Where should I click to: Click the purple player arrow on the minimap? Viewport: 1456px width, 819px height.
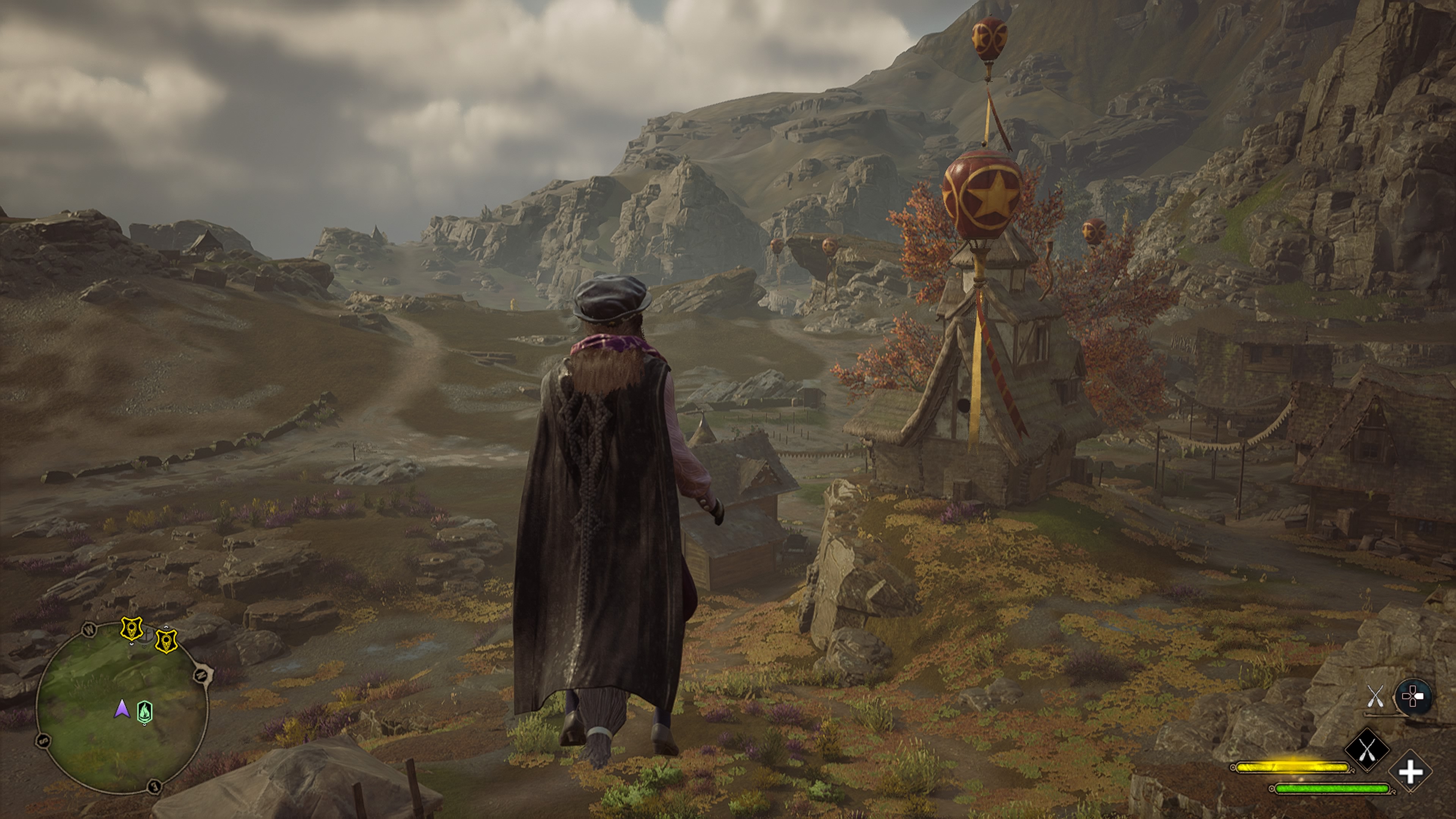121,709
